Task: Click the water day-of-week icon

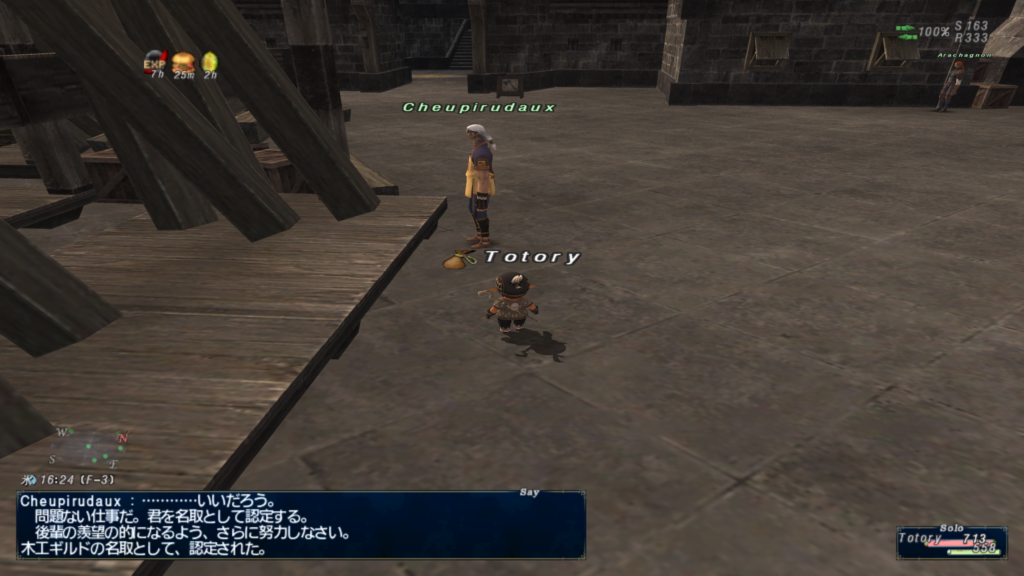Action: tap(31, 481)
